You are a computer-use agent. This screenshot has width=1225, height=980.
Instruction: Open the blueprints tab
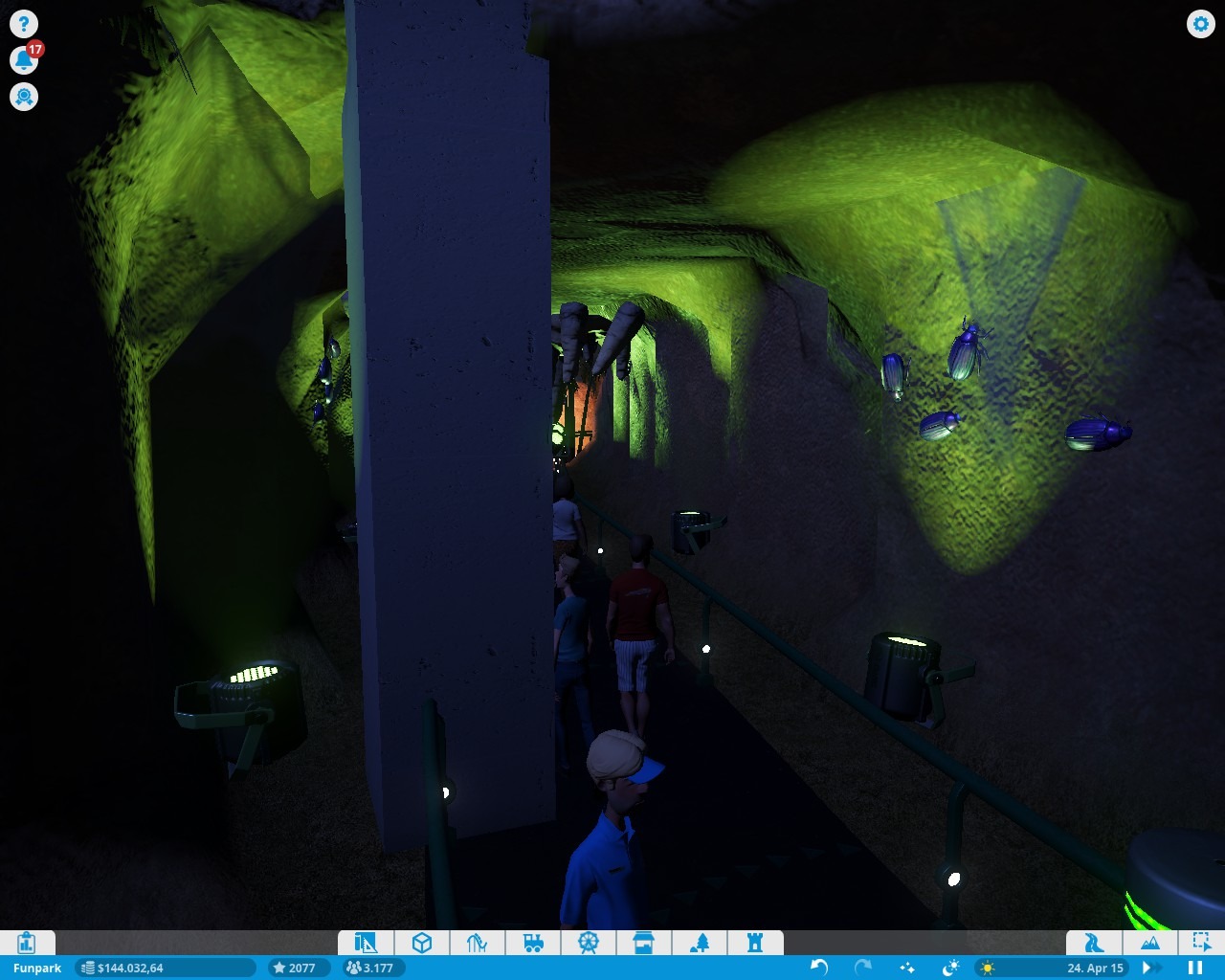pyautogui.click(x=366, y=943)
